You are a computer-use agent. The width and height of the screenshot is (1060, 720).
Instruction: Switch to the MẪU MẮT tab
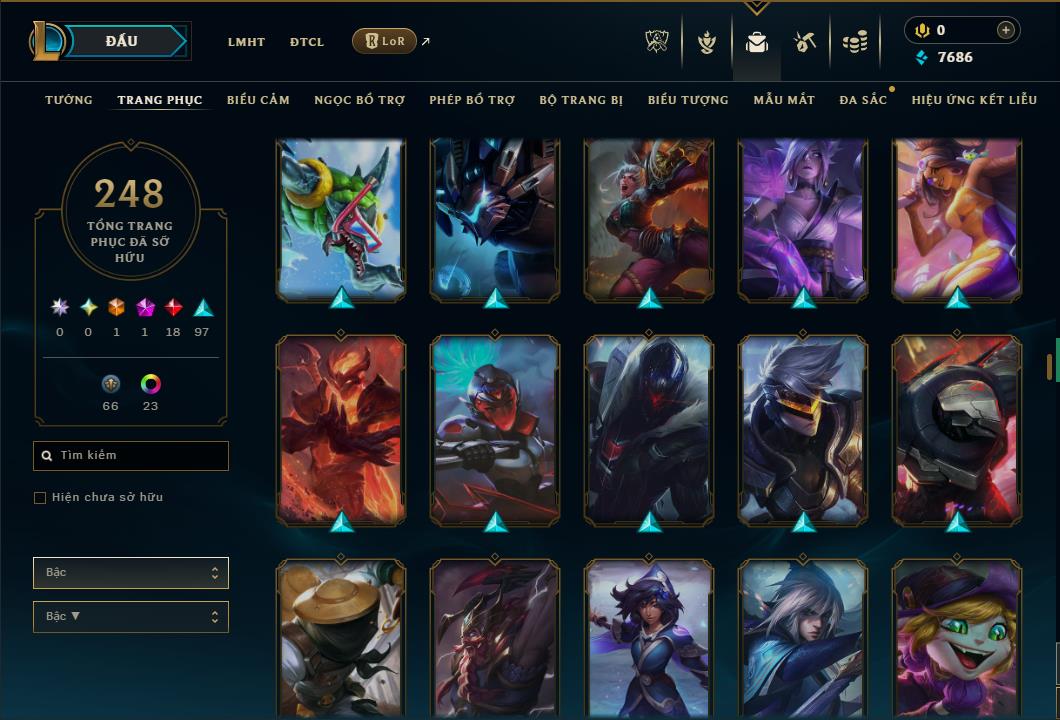click(x=784, y=100)
